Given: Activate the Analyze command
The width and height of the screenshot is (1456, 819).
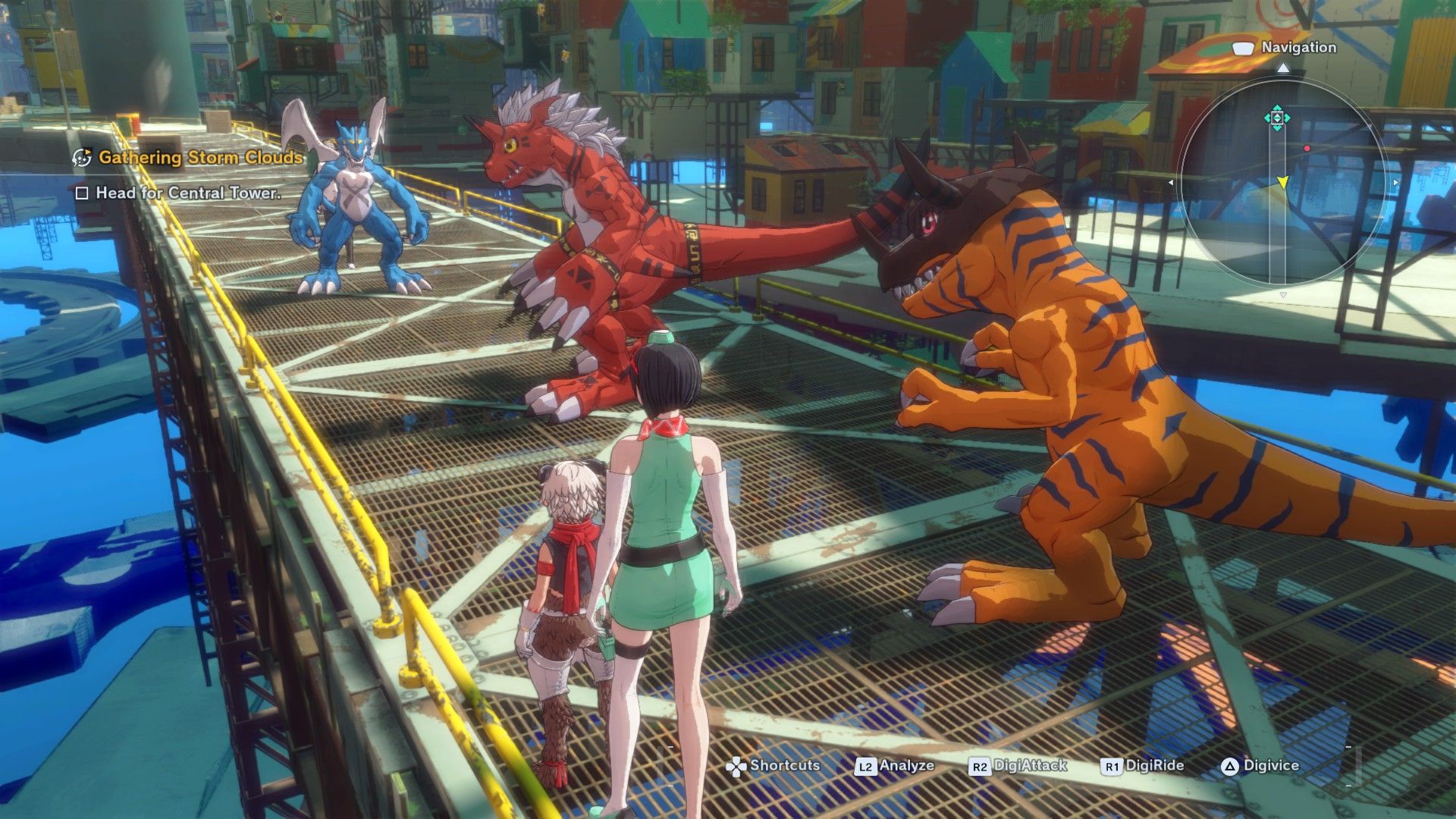Looking at the screenshot, I should click(895, 766).
